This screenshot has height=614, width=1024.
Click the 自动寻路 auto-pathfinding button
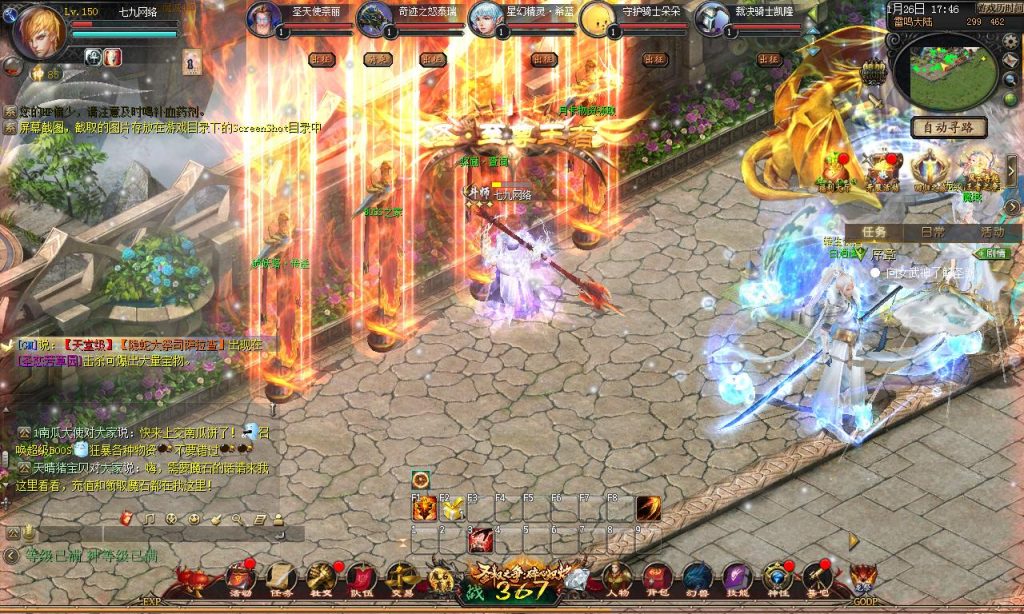[949, 128]
